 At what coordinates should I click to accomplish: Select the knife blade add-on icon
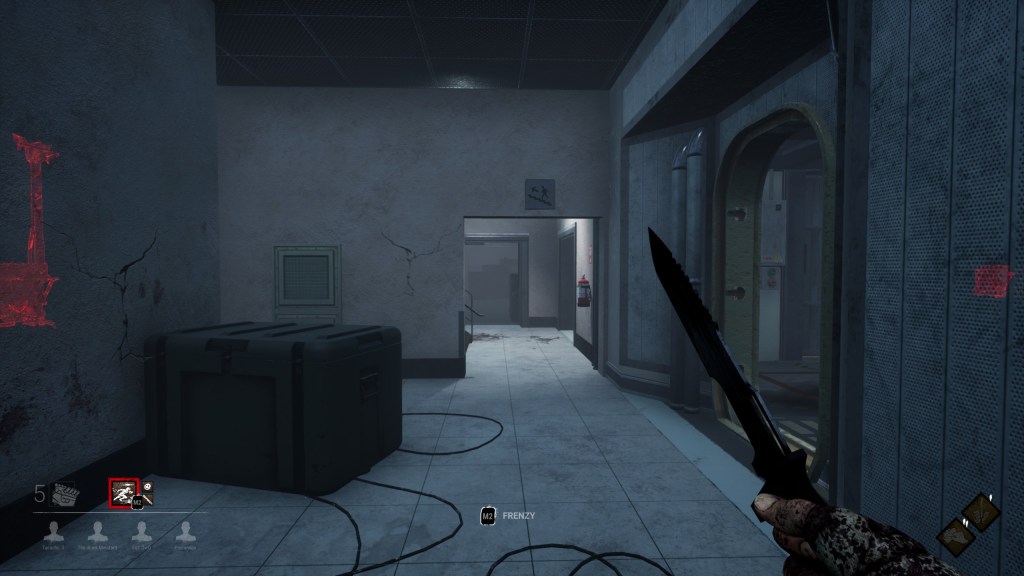[x=150, y=501]
